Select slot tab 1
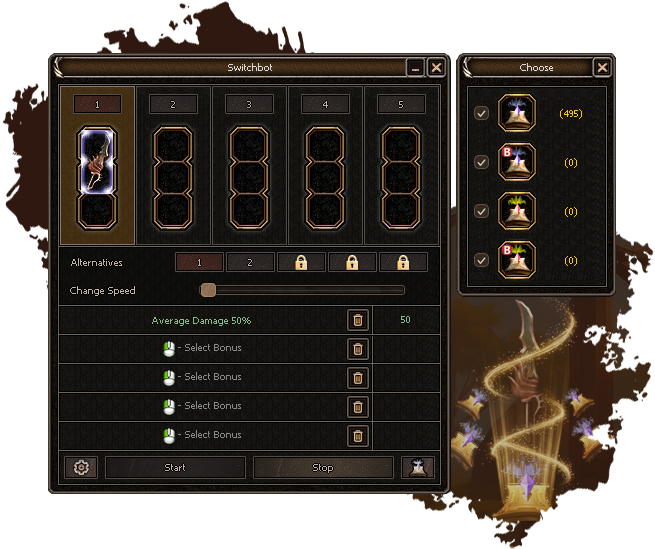655x549 pixels. click(x=98, y=104)
